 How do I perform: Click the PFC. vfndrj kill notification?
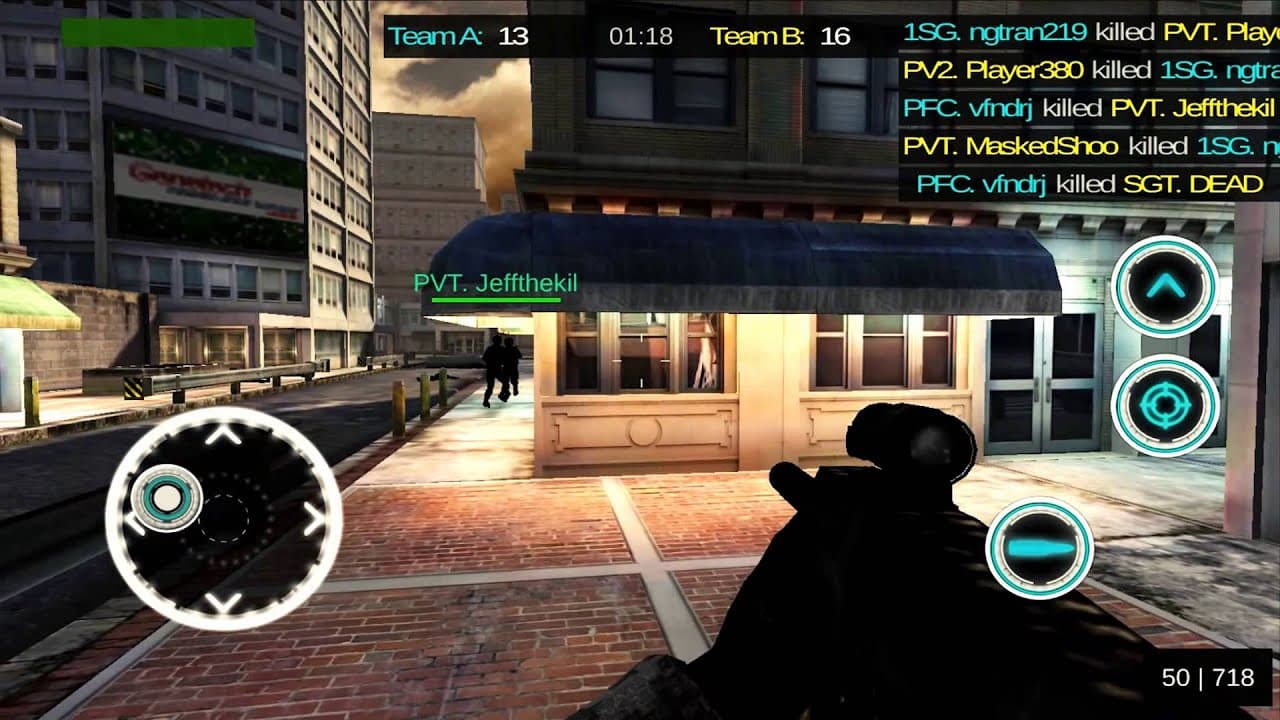1085,108
